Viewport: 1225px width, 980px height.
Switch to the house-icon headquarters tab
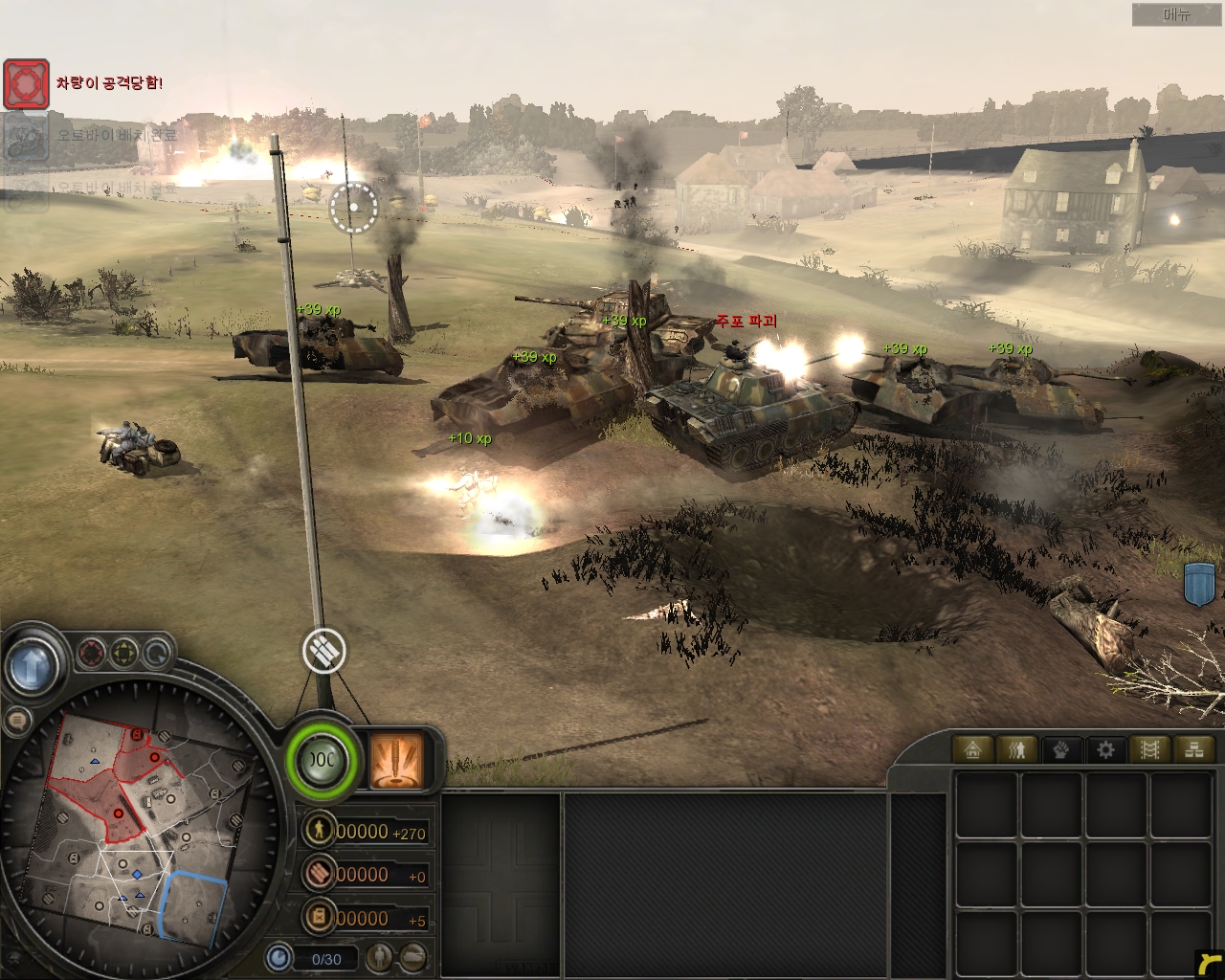[973, 749]
